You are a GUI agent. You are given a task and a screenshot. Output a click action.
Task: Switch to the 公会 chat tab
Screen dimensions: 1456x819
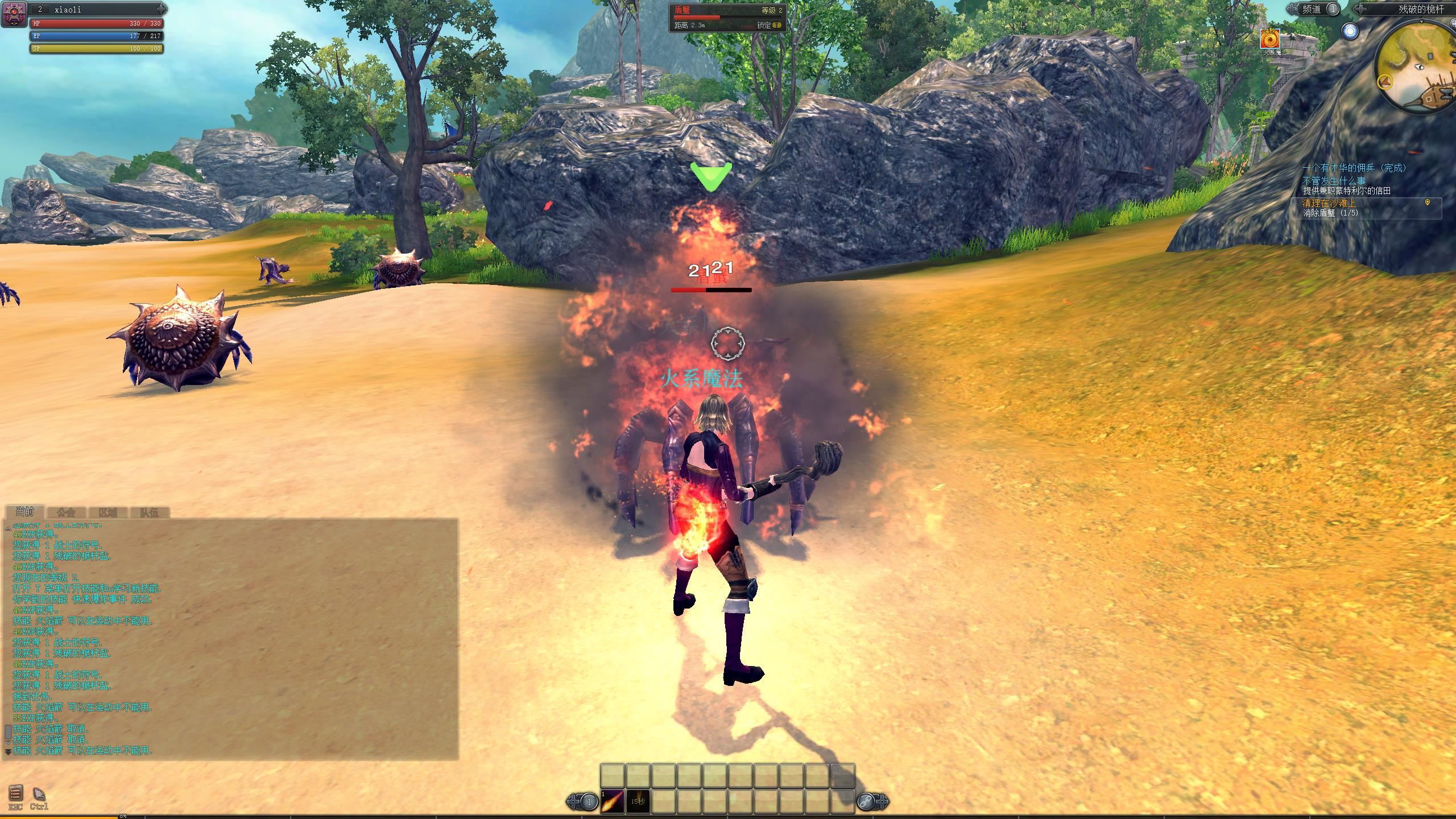pyautogui.click(x=66, y=512)
